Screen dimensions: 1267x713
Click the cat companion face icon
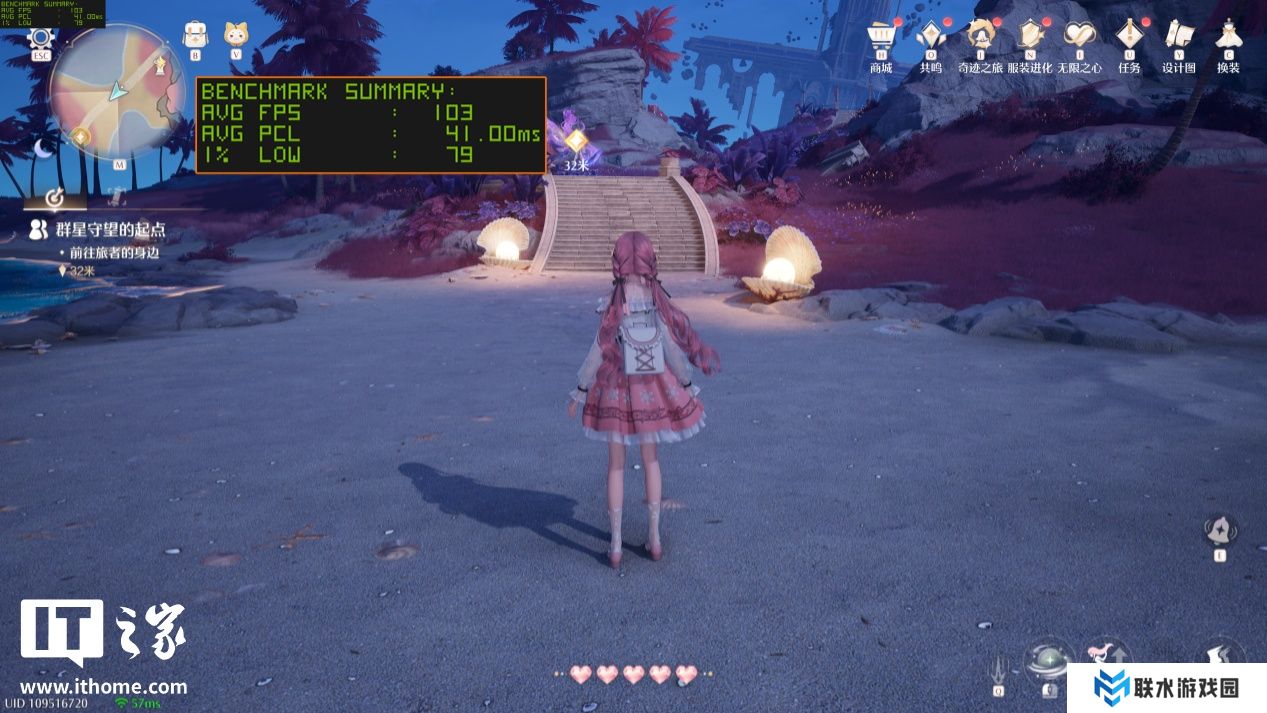(237, 36)
